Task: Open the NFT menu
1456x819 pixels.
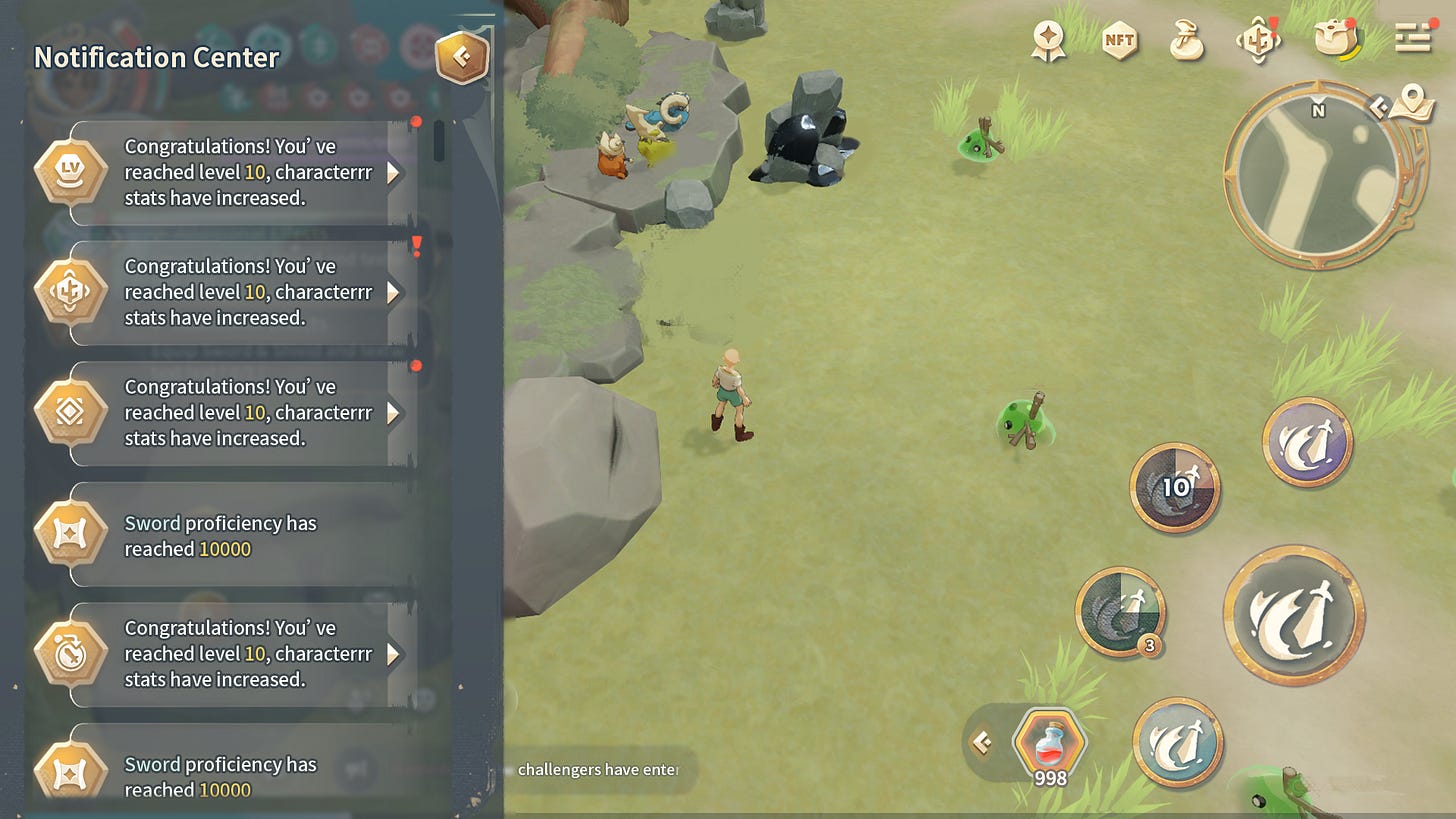Action: click(x=1119, y=40)
